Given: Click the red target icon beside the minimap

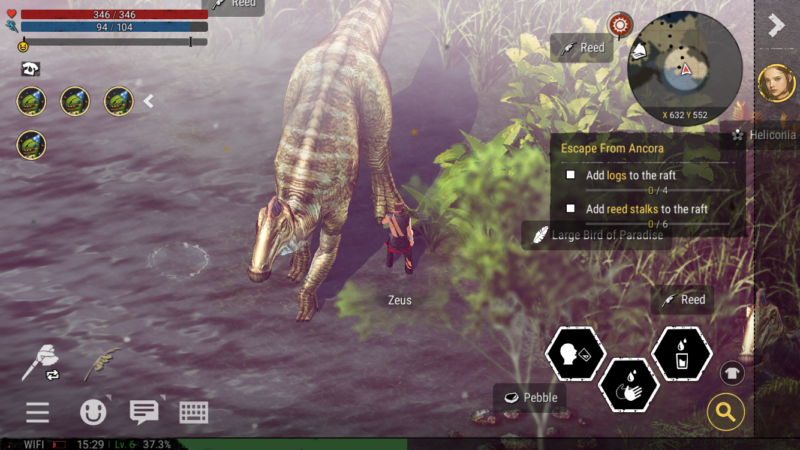Looking at the screenshot, I should click(621, 24).
